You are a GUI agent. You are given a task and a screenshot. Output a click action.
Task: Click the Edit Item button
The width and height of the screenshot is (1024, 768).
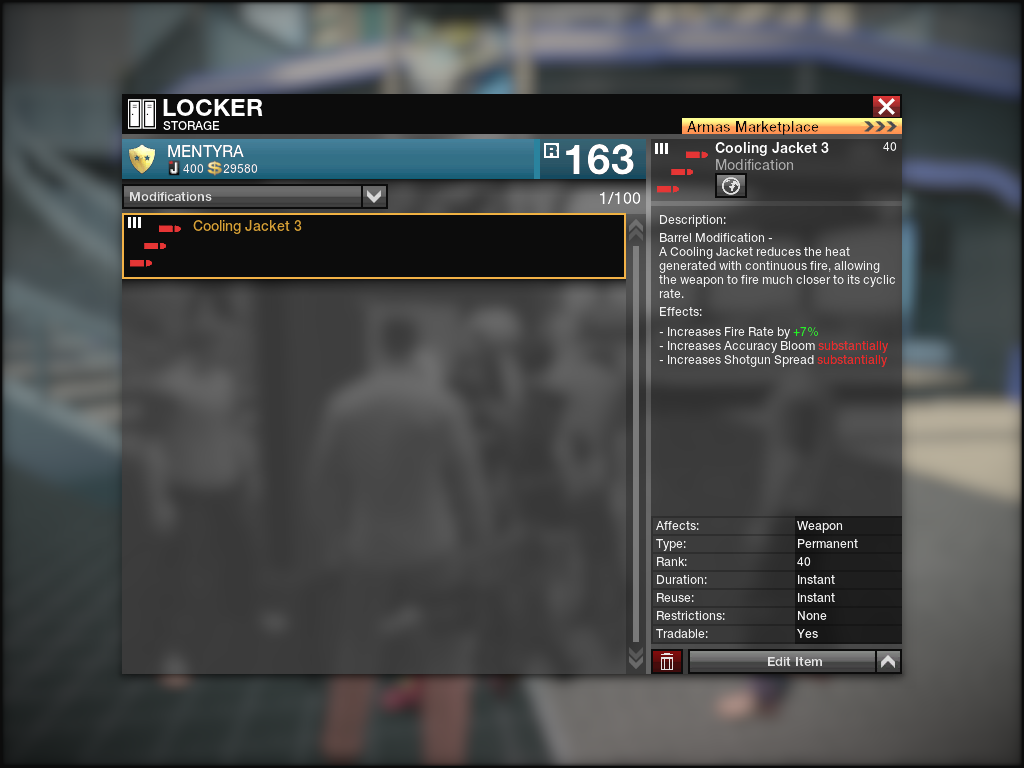click(782, 662)
